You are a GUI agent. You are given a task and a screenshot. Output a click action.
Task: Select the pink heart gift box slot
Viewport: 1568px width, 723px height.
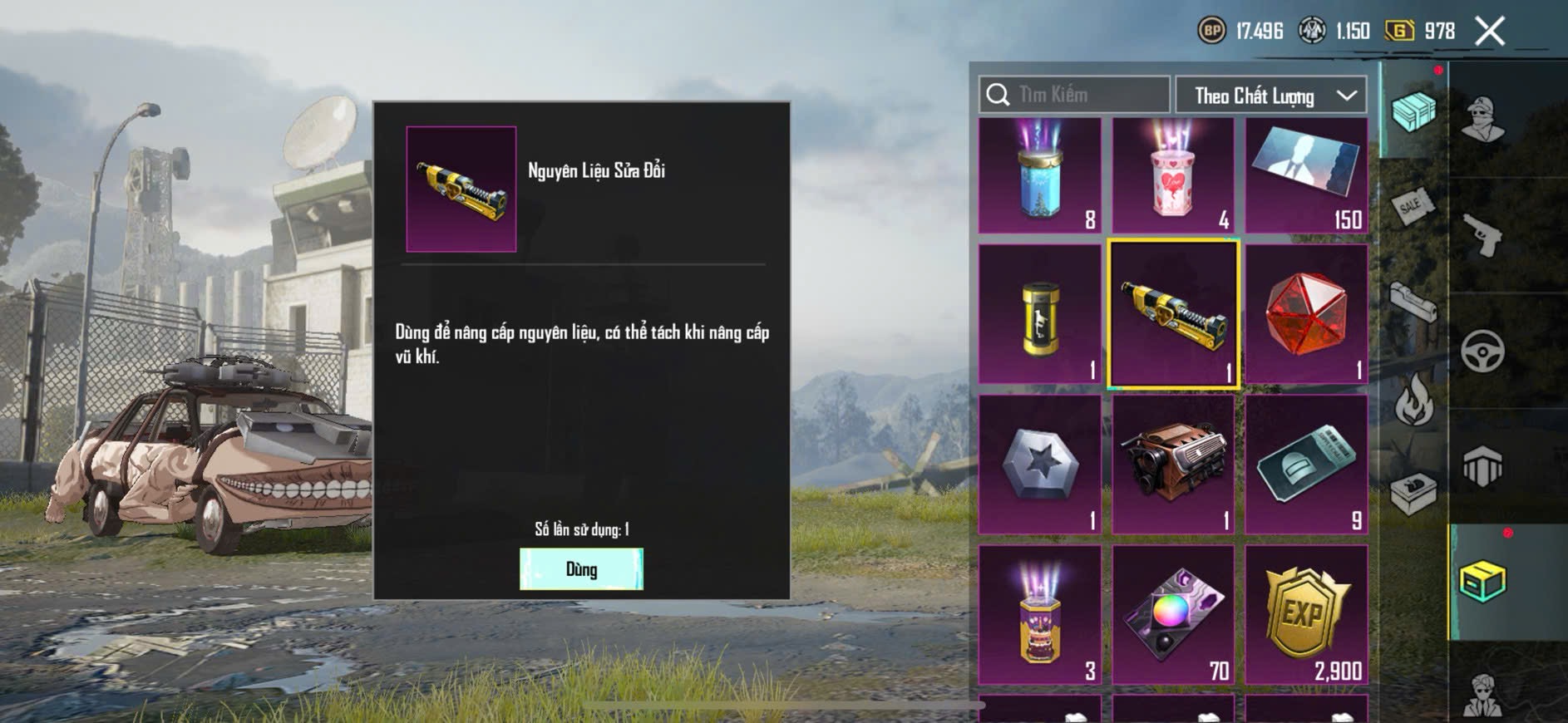[x=1173, y=175]
